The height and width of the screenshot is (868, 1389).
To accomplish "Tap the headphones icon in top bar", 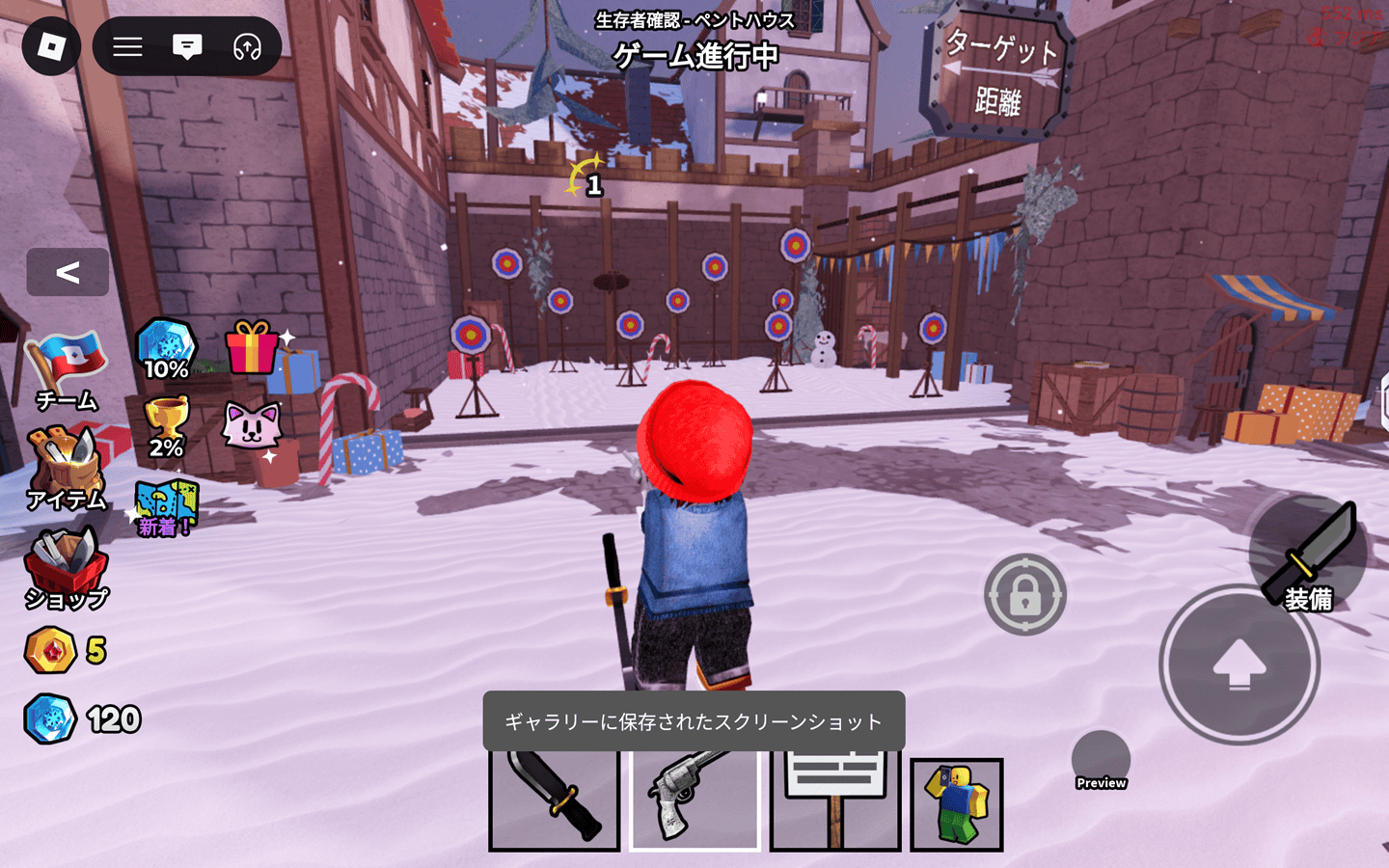I will pos(247,46).
